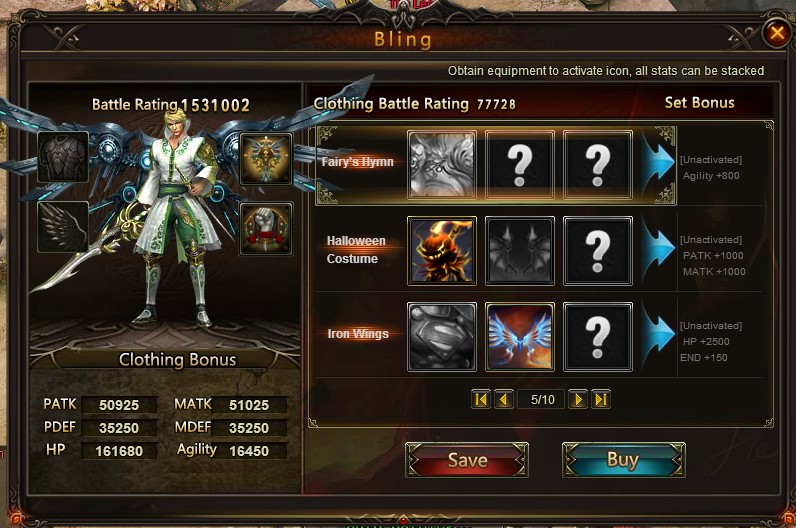This screenshot has width=796, height=528.
Task: Jump to the last set bonus page
Action: pos(601,399)
